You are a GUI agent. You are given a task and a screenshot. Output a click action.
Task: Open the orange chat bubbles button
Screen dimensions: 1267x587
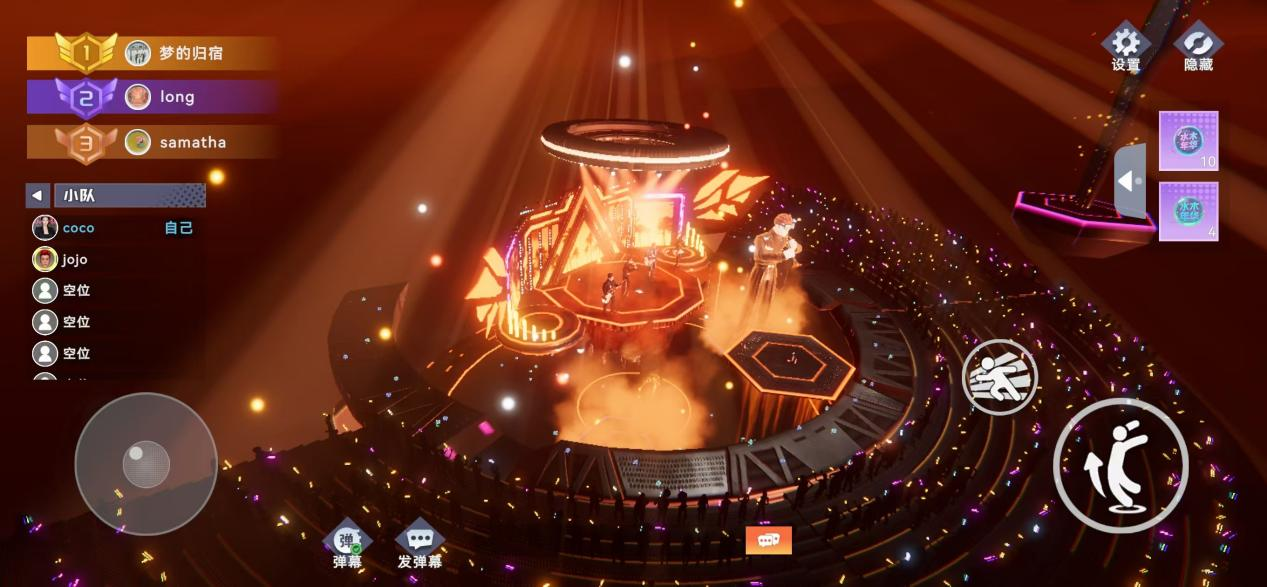tap(768, 540)
